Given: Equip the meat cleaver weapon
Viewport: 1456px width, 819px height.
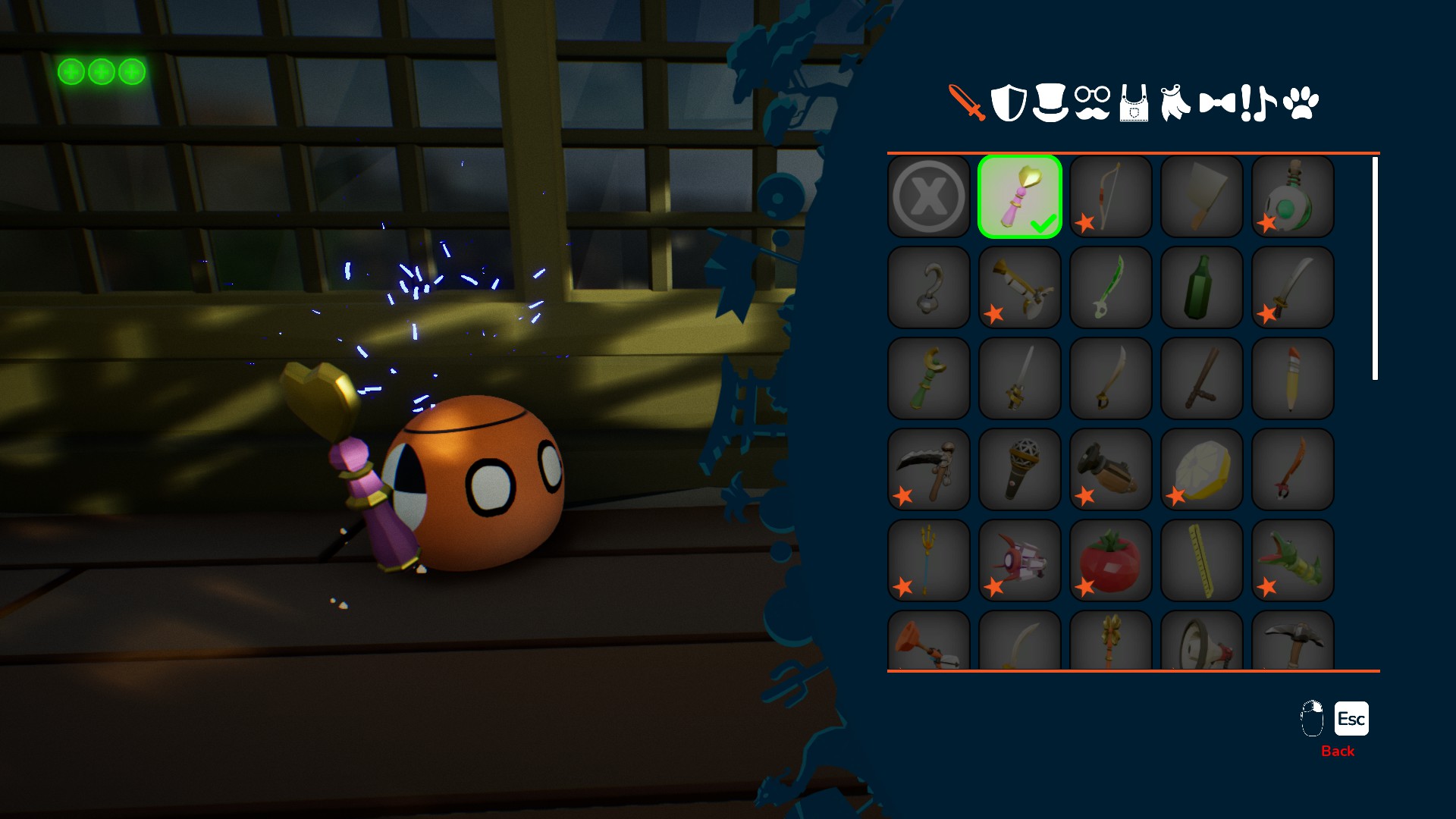Looking at the screenshot, I should tap(1202, 196).
